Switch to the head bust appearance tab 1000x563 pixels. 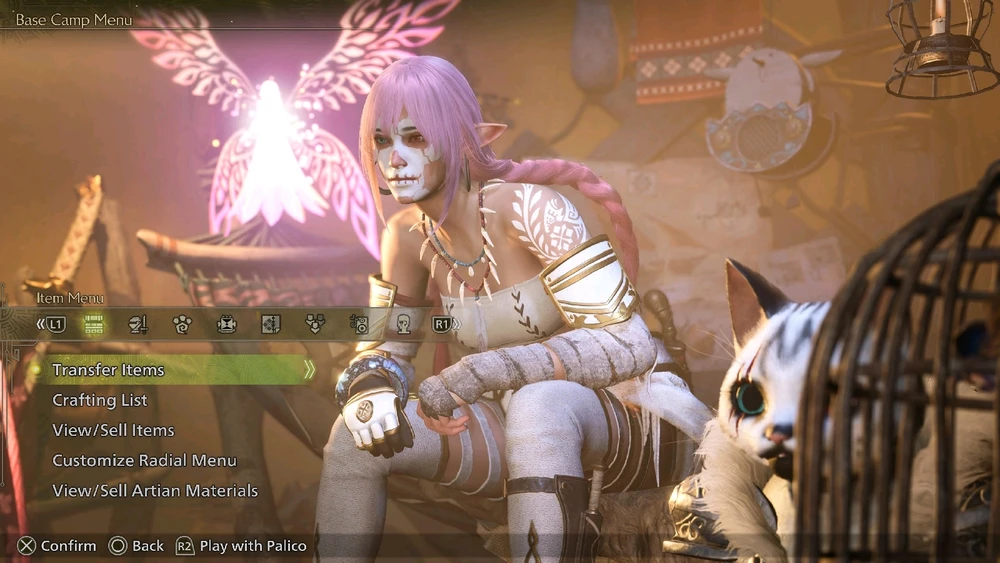(x=404, y=323)
